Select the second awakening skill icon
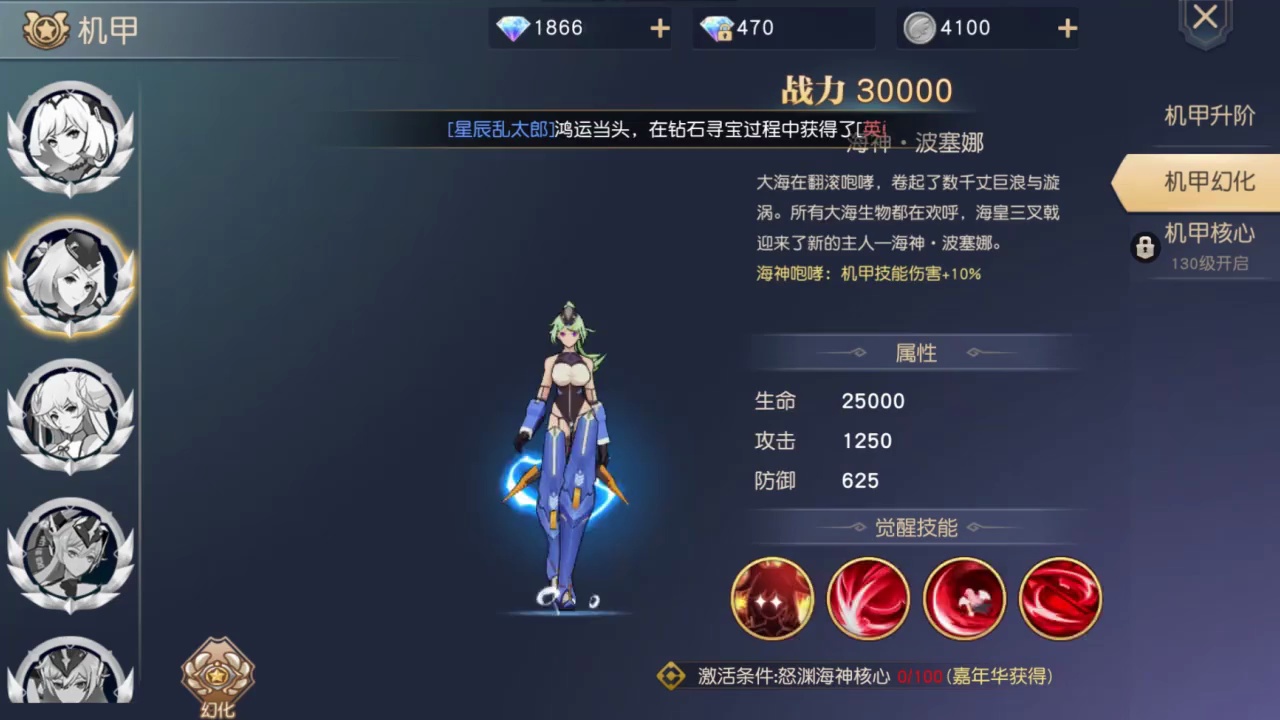1280x720 pixels. pyautogui.click(x=868, y=597)
